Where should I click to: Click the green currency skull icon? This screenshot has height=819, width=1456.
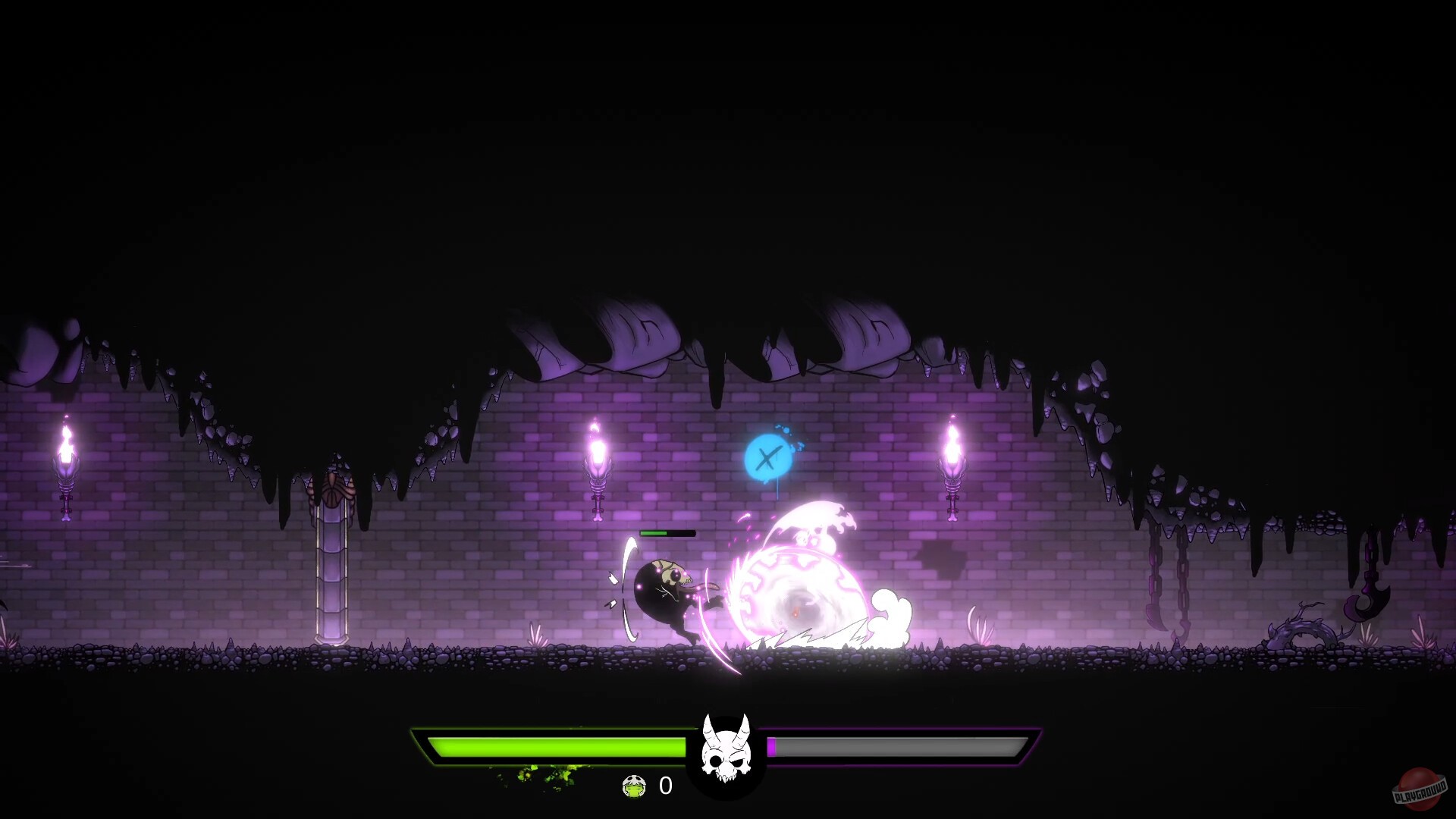[x=634, y=786]
